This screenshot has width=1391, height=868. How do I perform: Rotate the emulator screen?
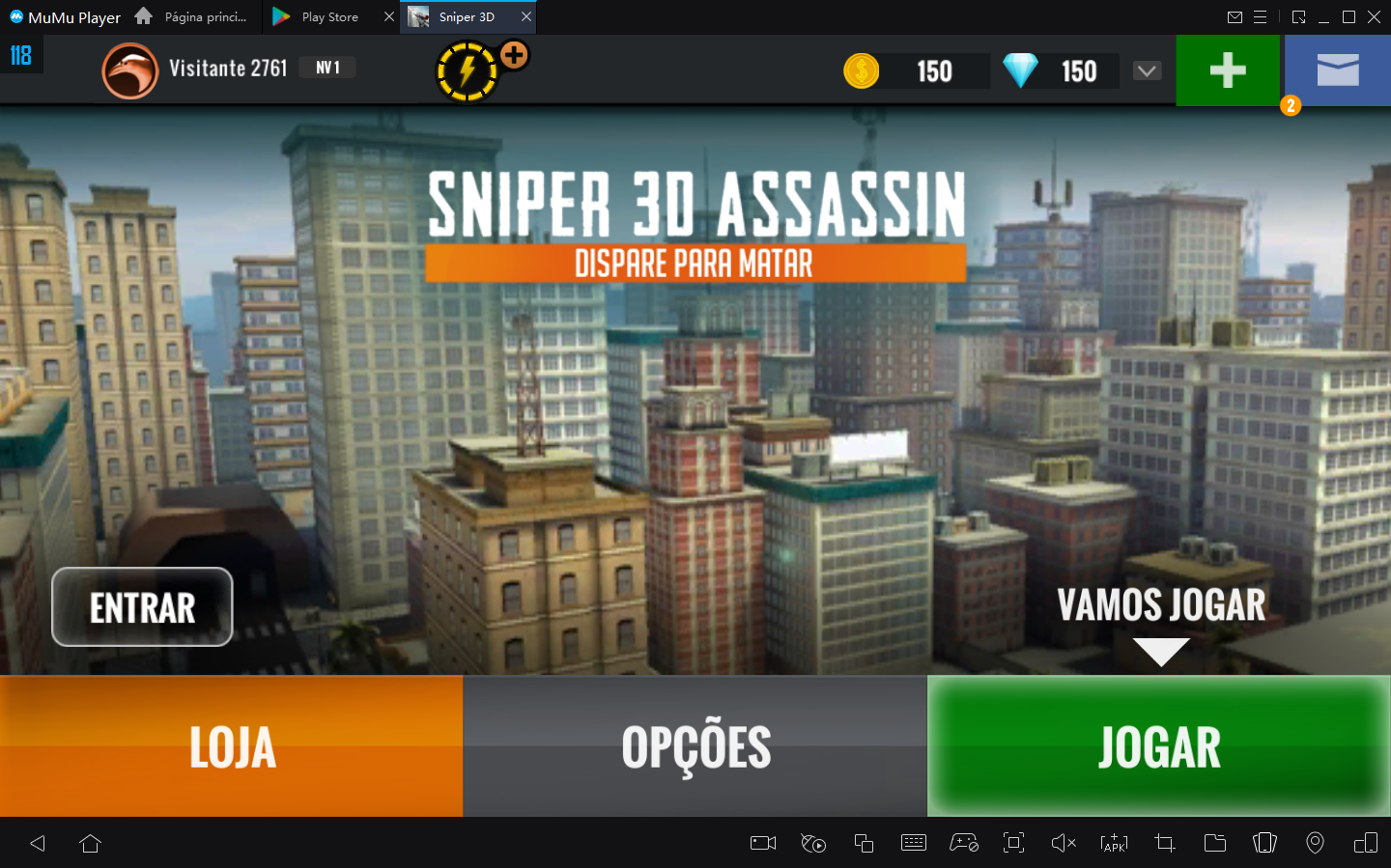tap(1366, 843)
